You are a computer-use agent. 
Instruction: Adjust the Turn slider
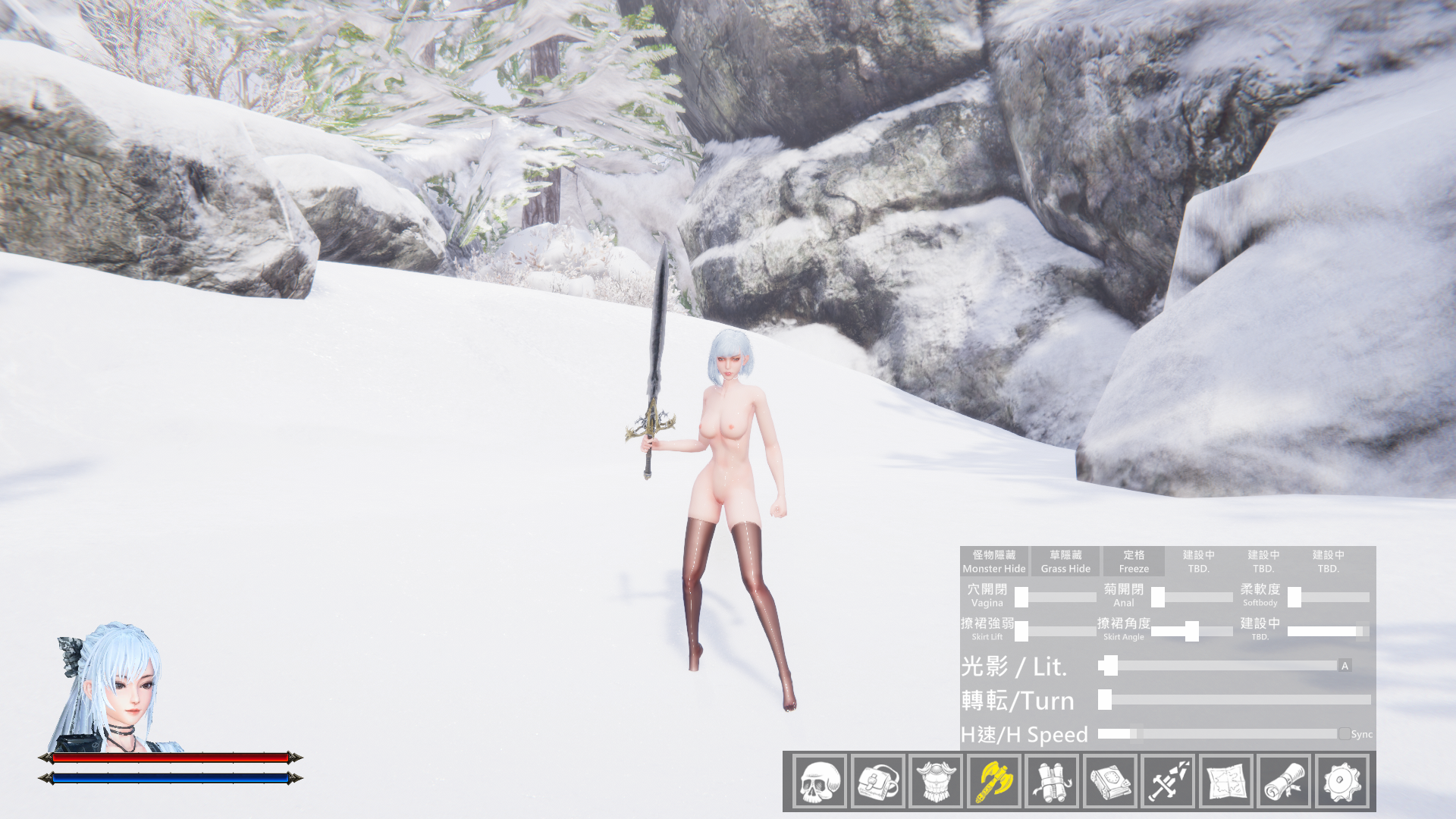[x=1235, y=700]
